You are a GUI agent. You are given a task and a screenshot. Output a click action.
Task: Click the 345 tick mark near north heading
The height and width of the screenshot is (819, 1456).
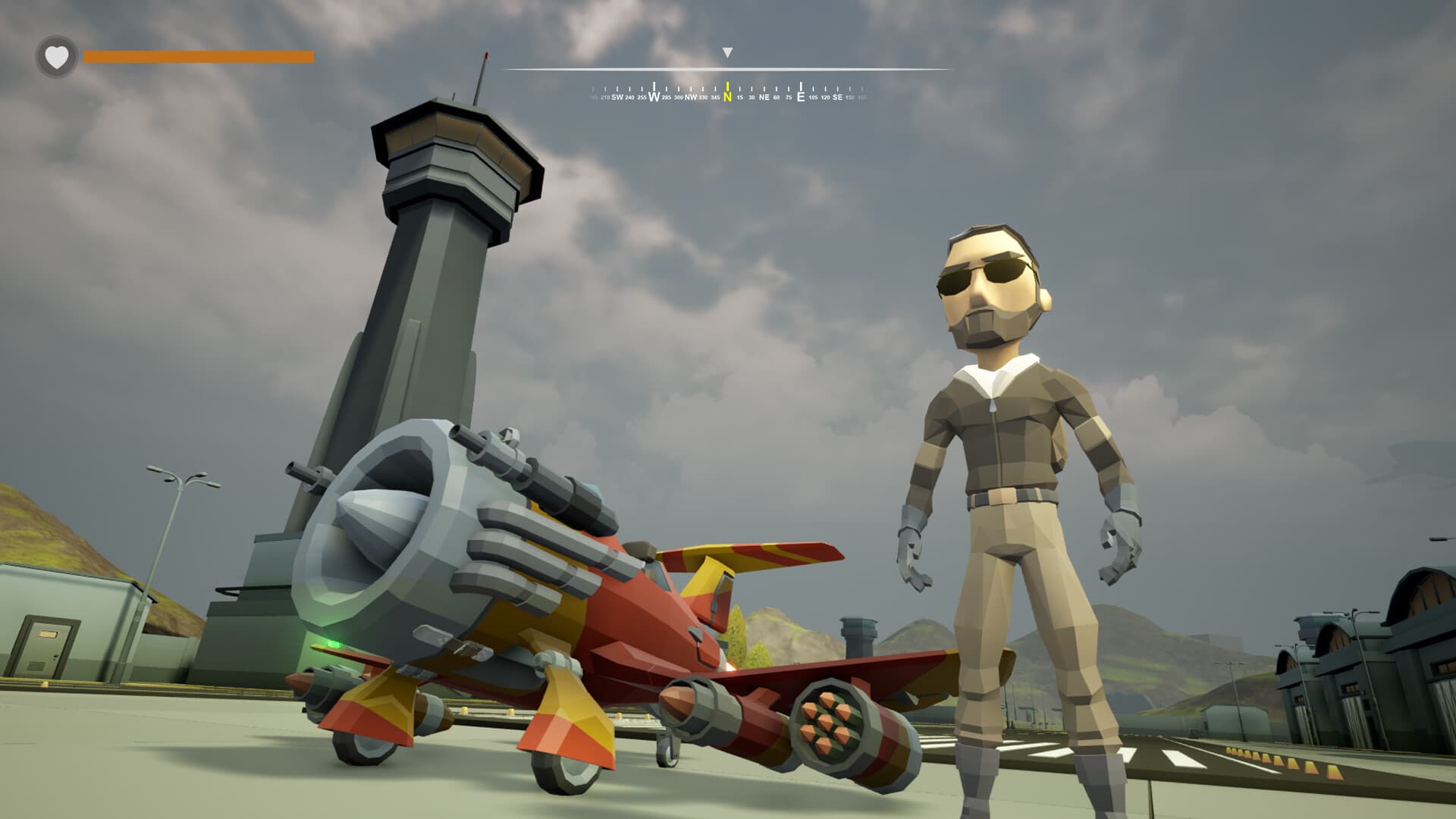point(715,97)
